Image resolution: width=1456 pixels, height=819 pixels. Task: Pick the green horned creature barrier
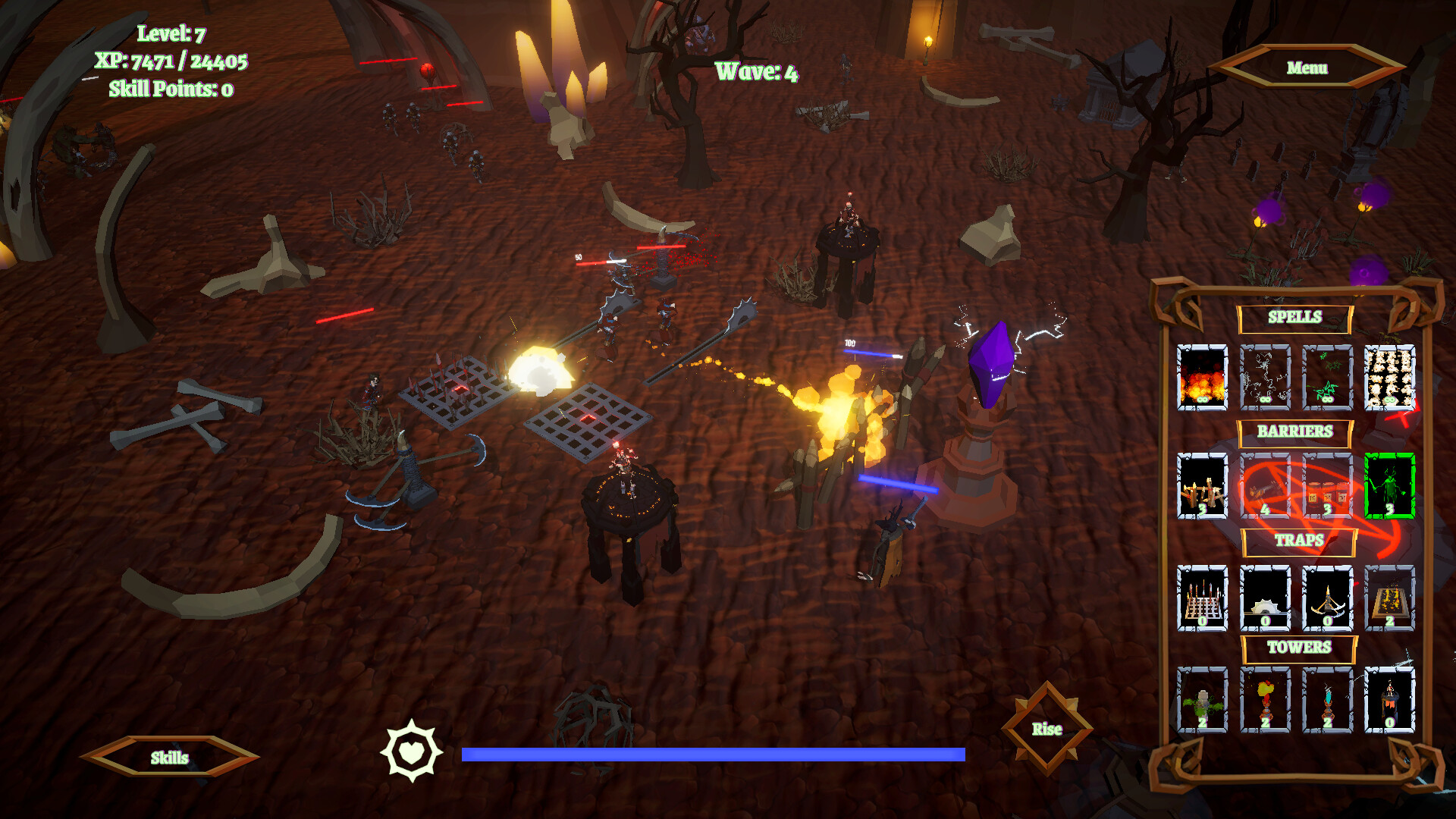(1389, 486)
